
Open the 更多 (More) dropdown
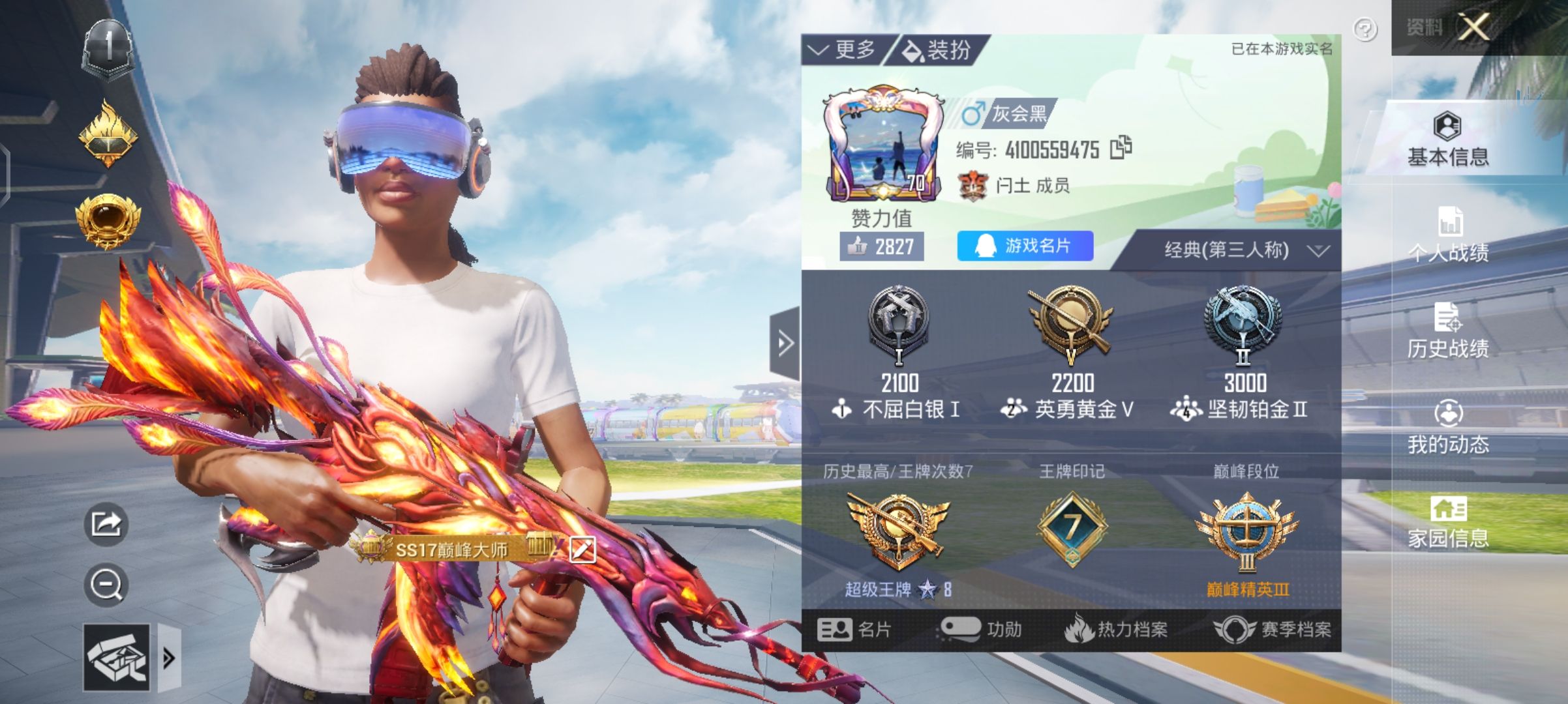(x=844, y=50)
